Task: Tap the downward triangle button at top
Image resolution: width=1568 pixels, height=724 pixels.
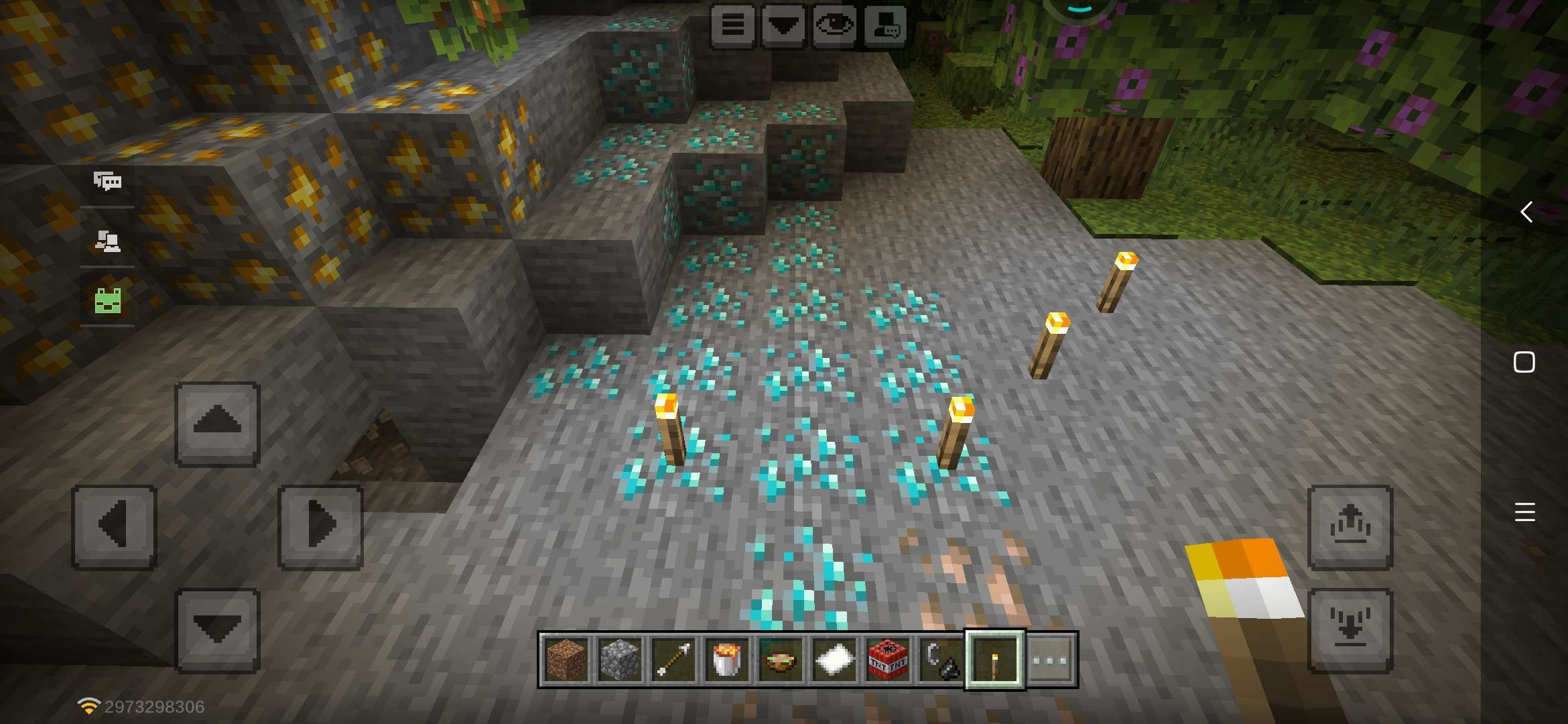Action: [x=783, y=26]
